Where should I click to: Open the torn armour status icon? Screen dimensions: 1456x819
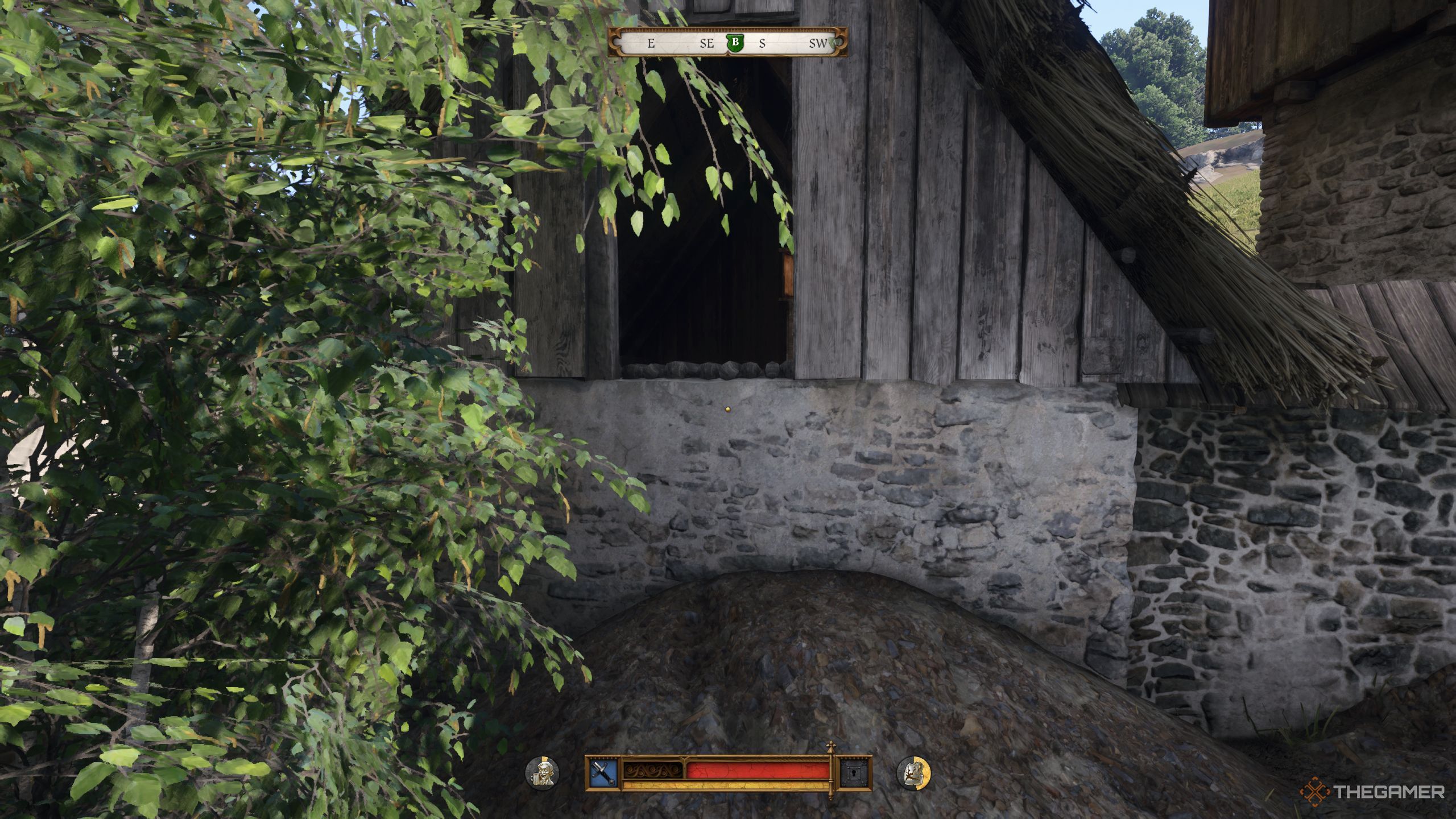click(x=913, y=773)
